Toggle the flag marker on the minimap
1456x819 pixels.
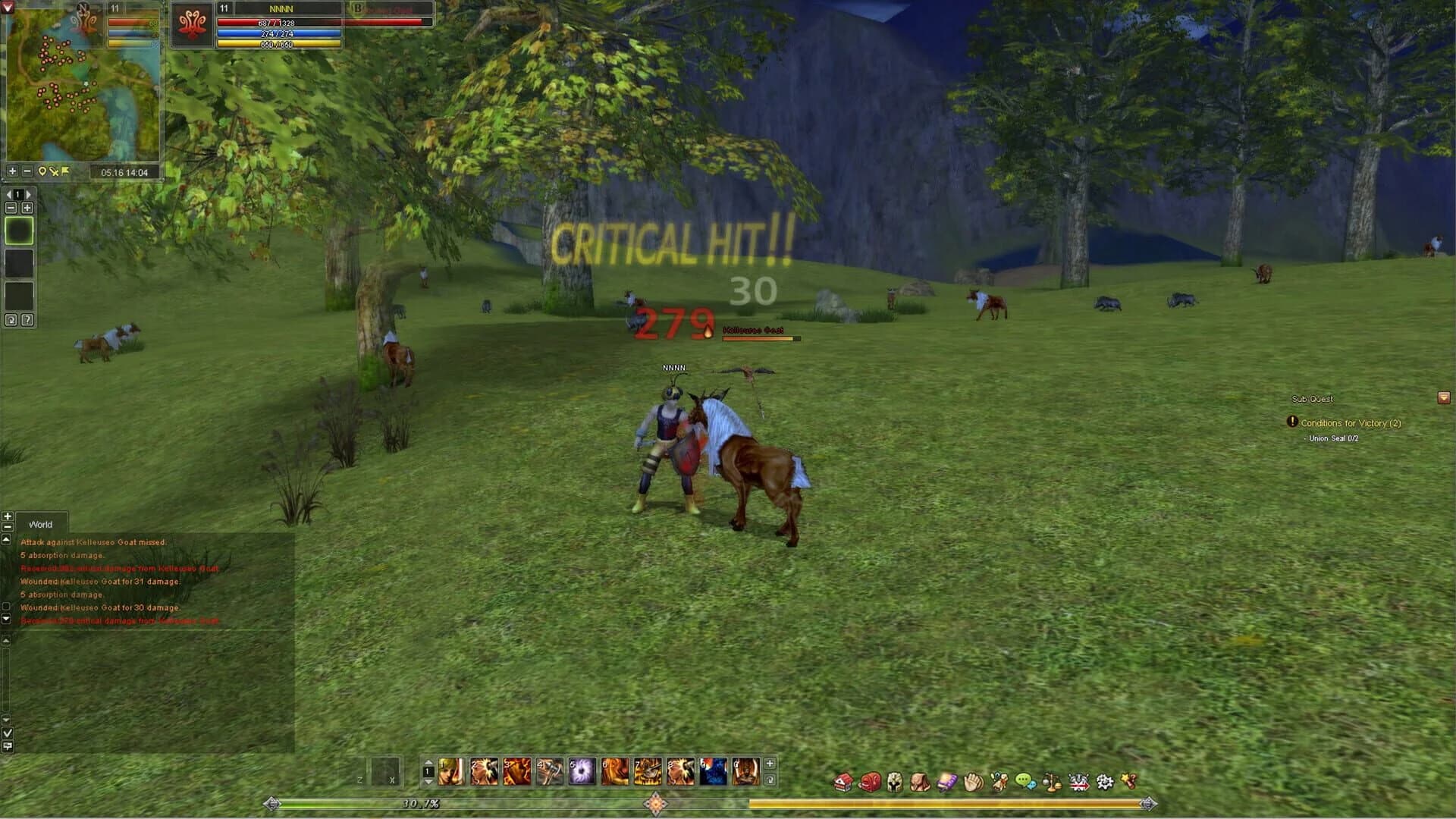(x=64, y=170)
